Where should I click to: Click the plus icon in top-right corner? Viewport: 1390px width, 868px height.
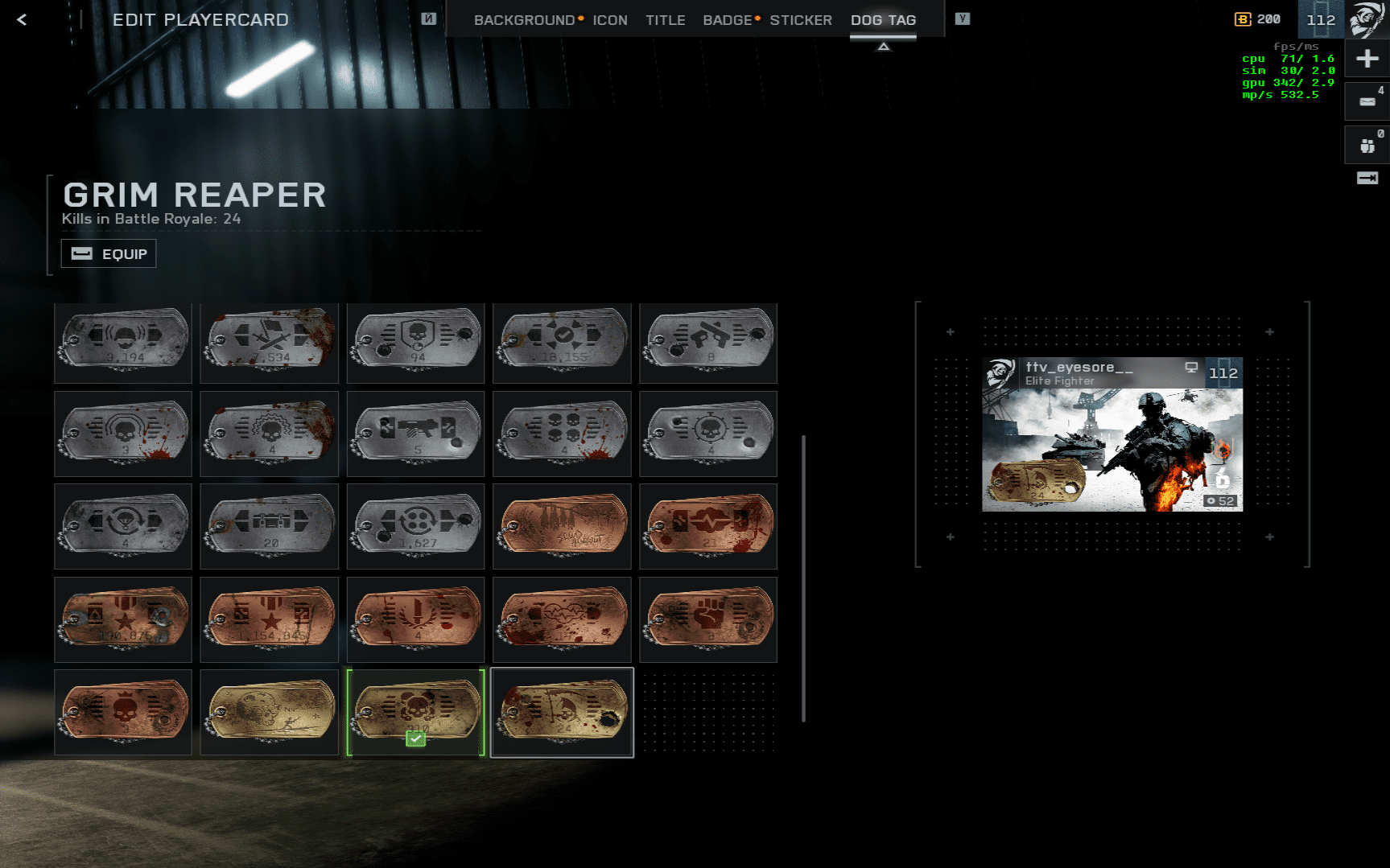[1367, 59]
